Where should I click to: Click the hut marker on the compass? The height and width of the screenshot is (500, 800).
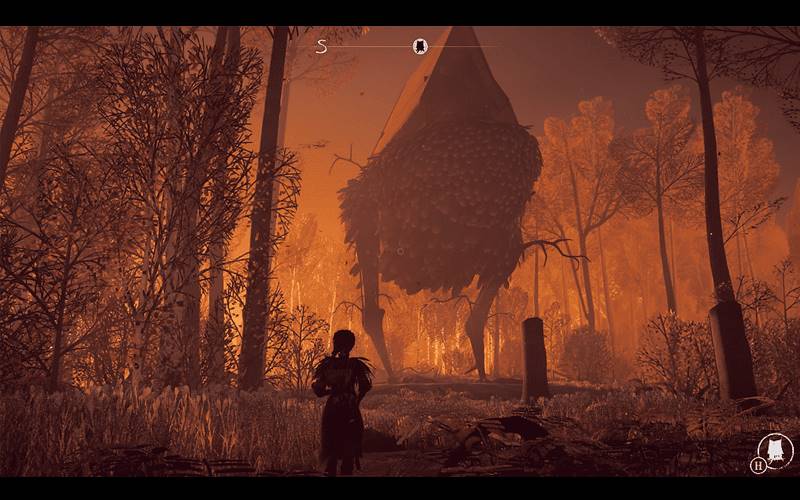click(x=420, y=46)
